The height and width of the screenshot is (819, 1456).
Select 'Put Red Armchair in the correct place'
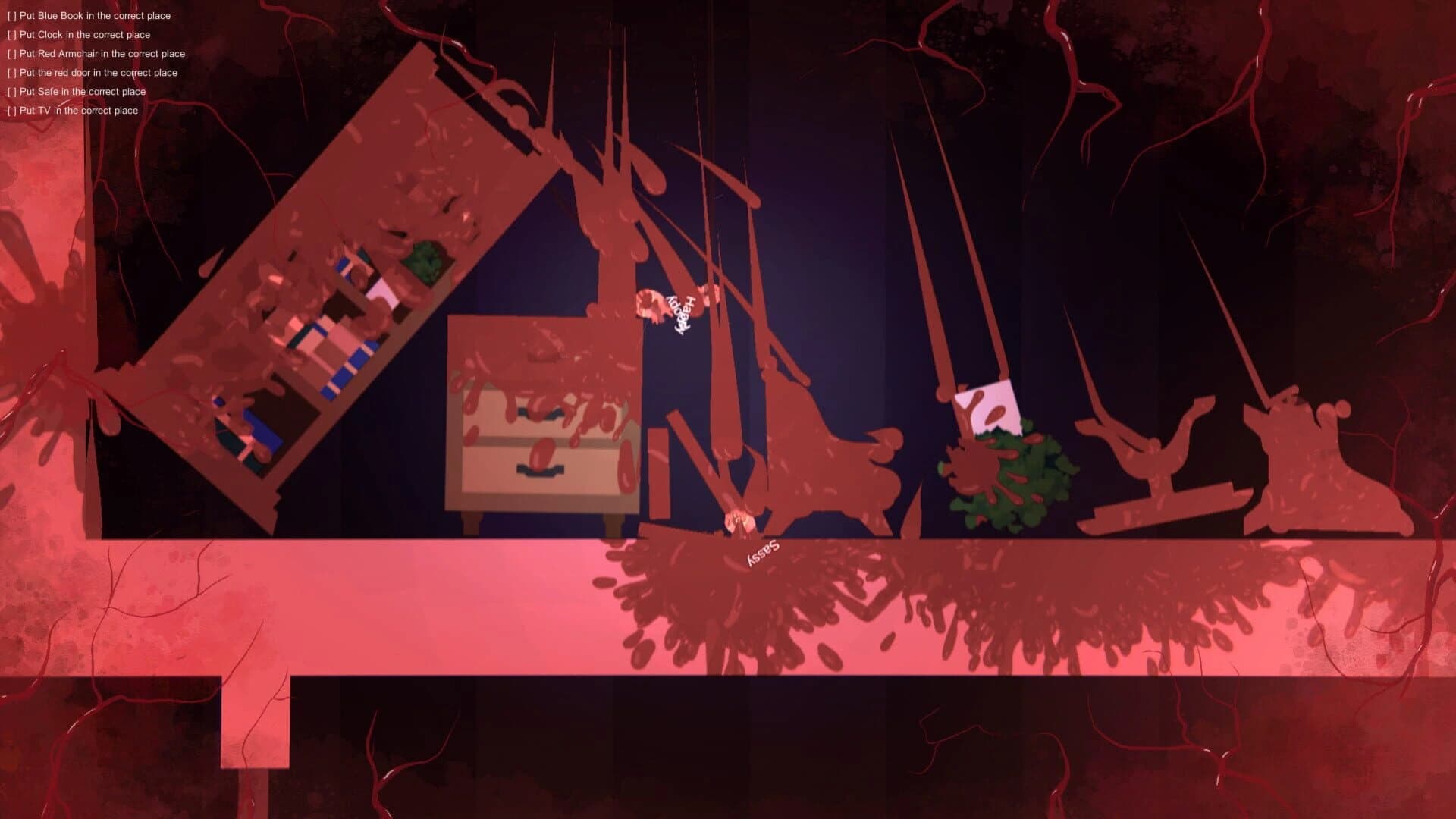click(x=96, y=54)
